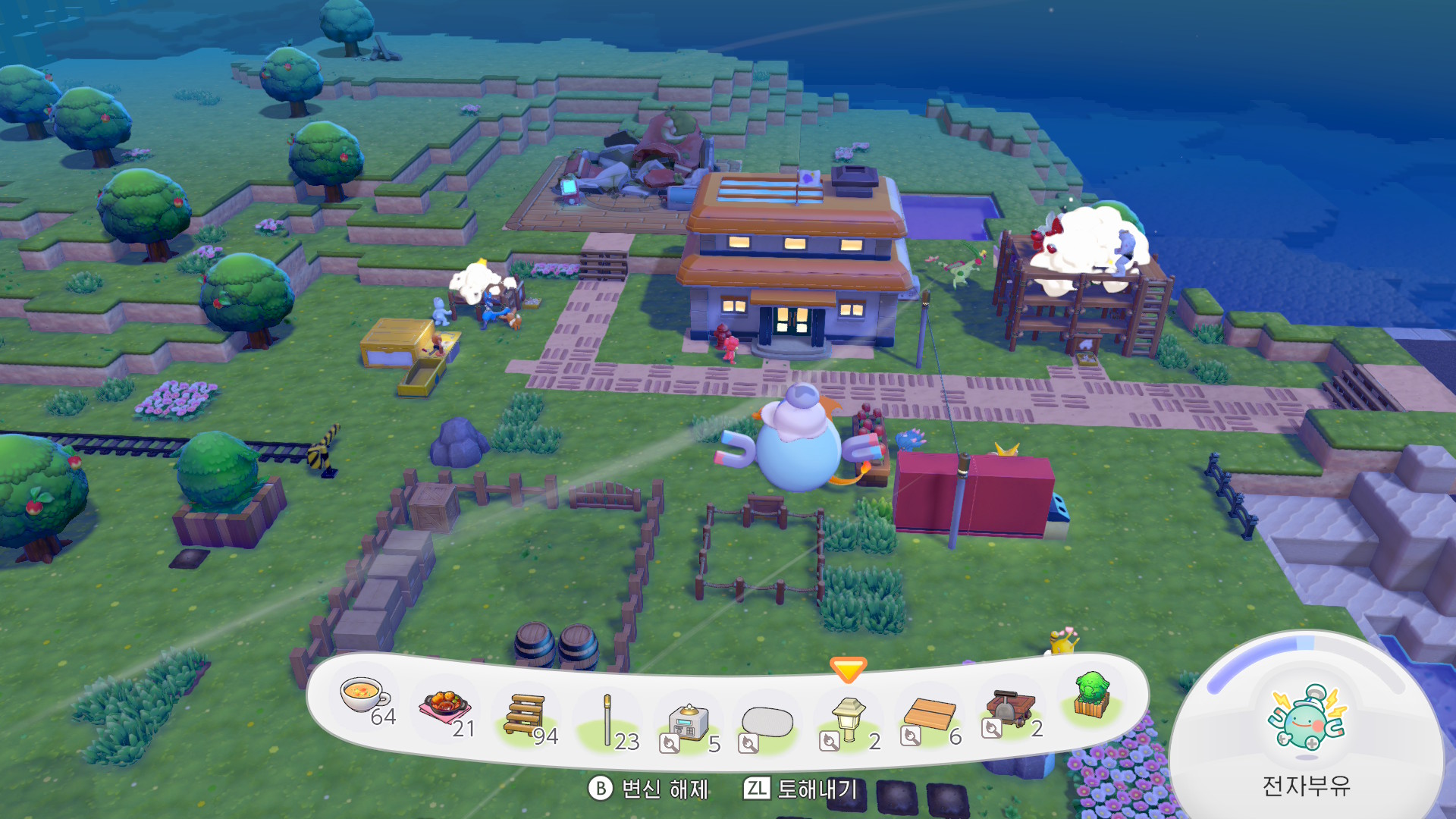Select the garden lantern item slot
Image resolution: width=1456 pixels, height=819 pixels.
click(x=849, y=720)
